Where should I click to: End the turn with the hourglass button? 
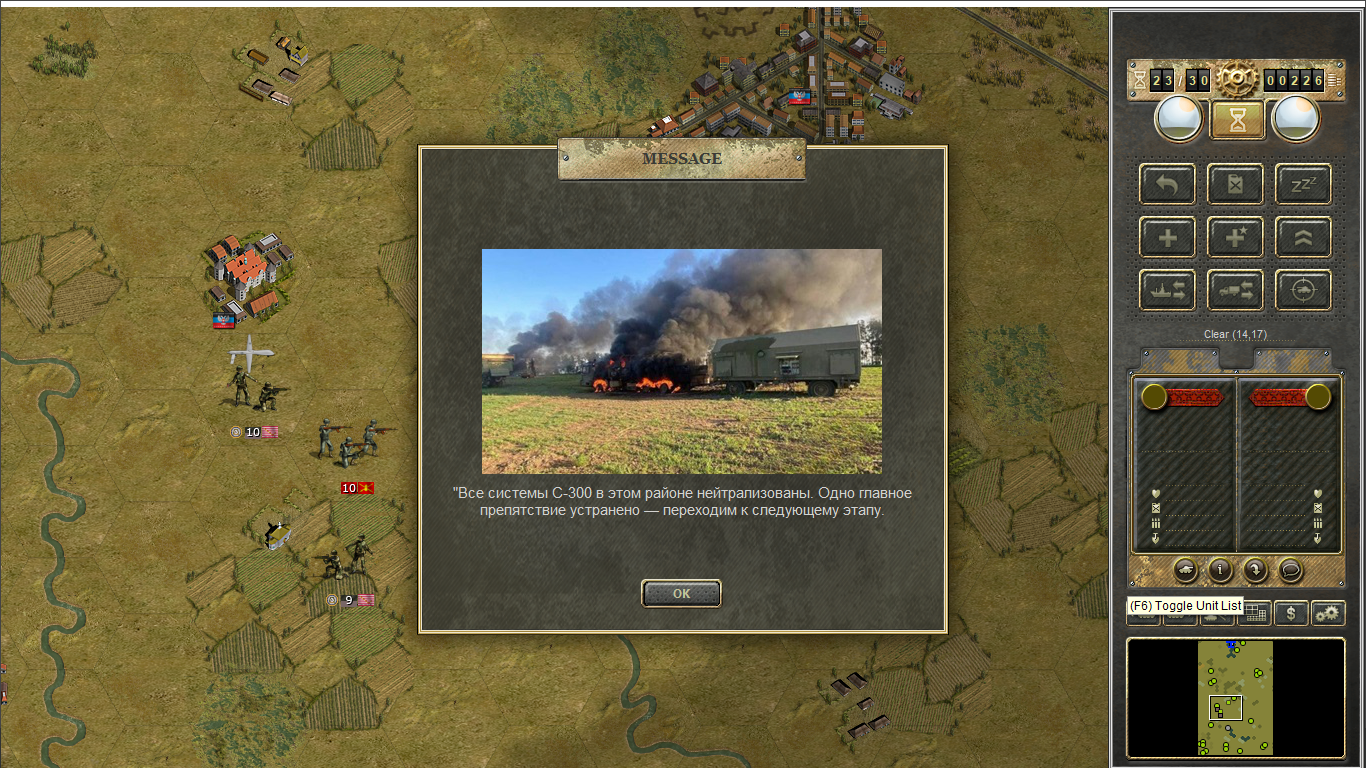[x=1237, y=120]
